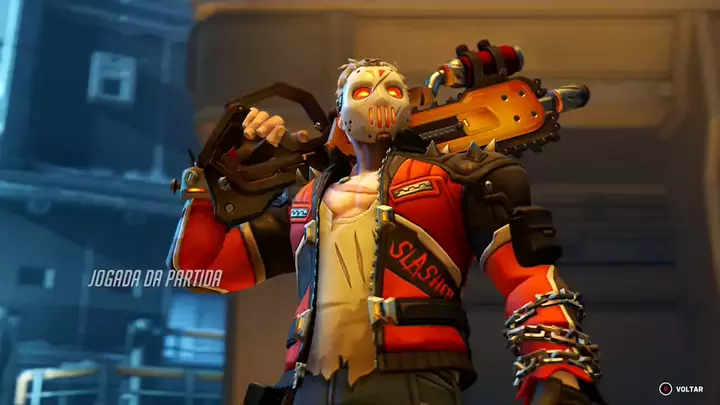
Task: Go back with the Voltar button
Action: coord(681,389)
